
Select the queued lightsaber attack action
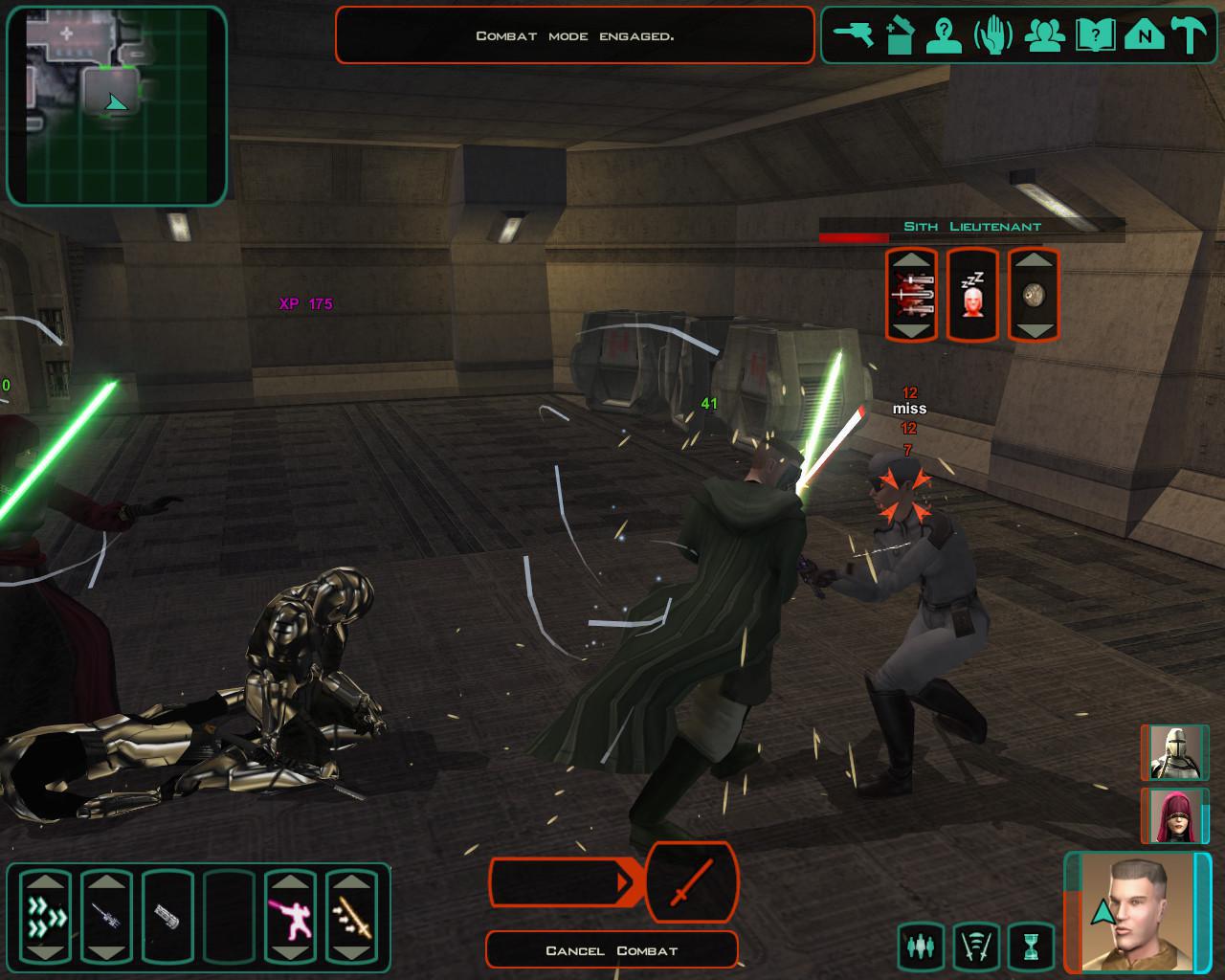[x=692, y=881]
